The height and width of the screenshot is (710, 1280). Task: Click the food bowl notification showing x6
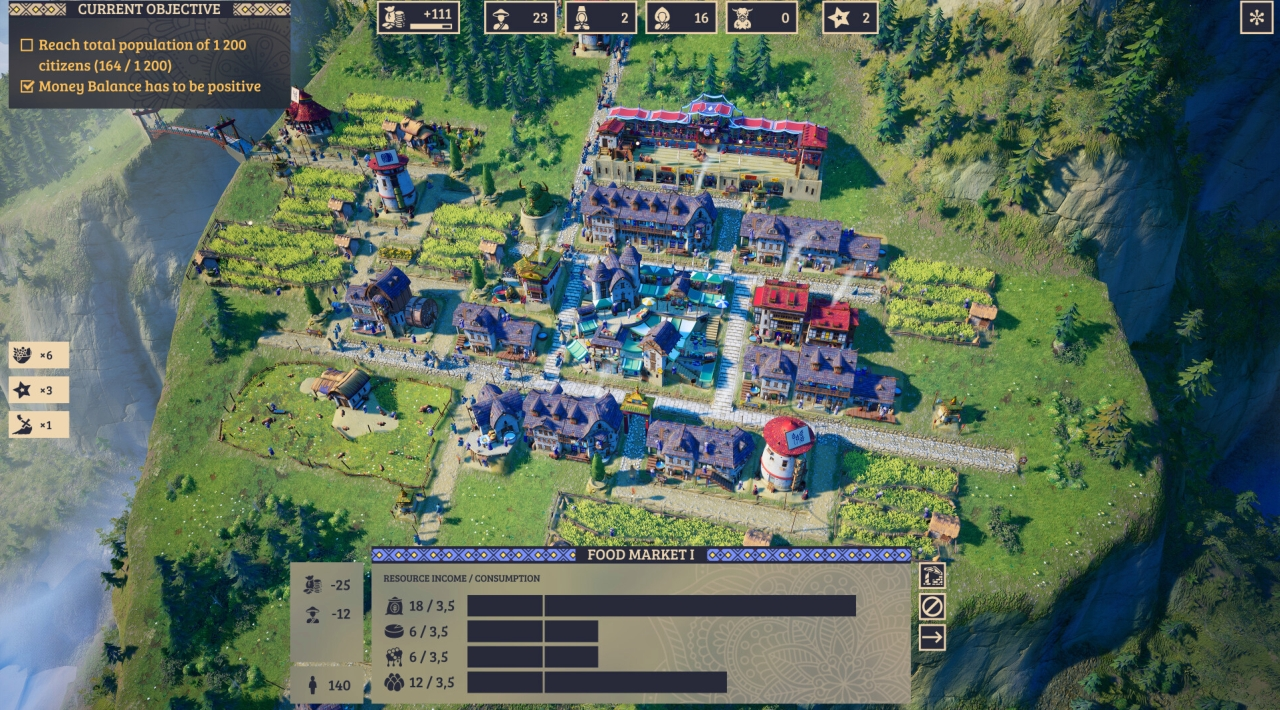[x=39, y=355]
